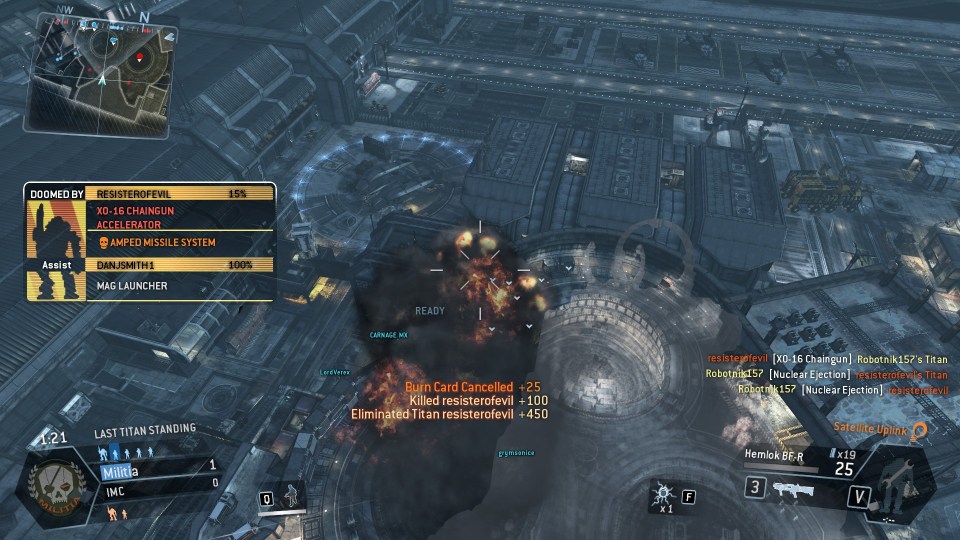This screenshot has height=540, width=960.
Task: Select the Satellite Uplink burn card icon
Action: pyautogui.click(x=918, y=430)
